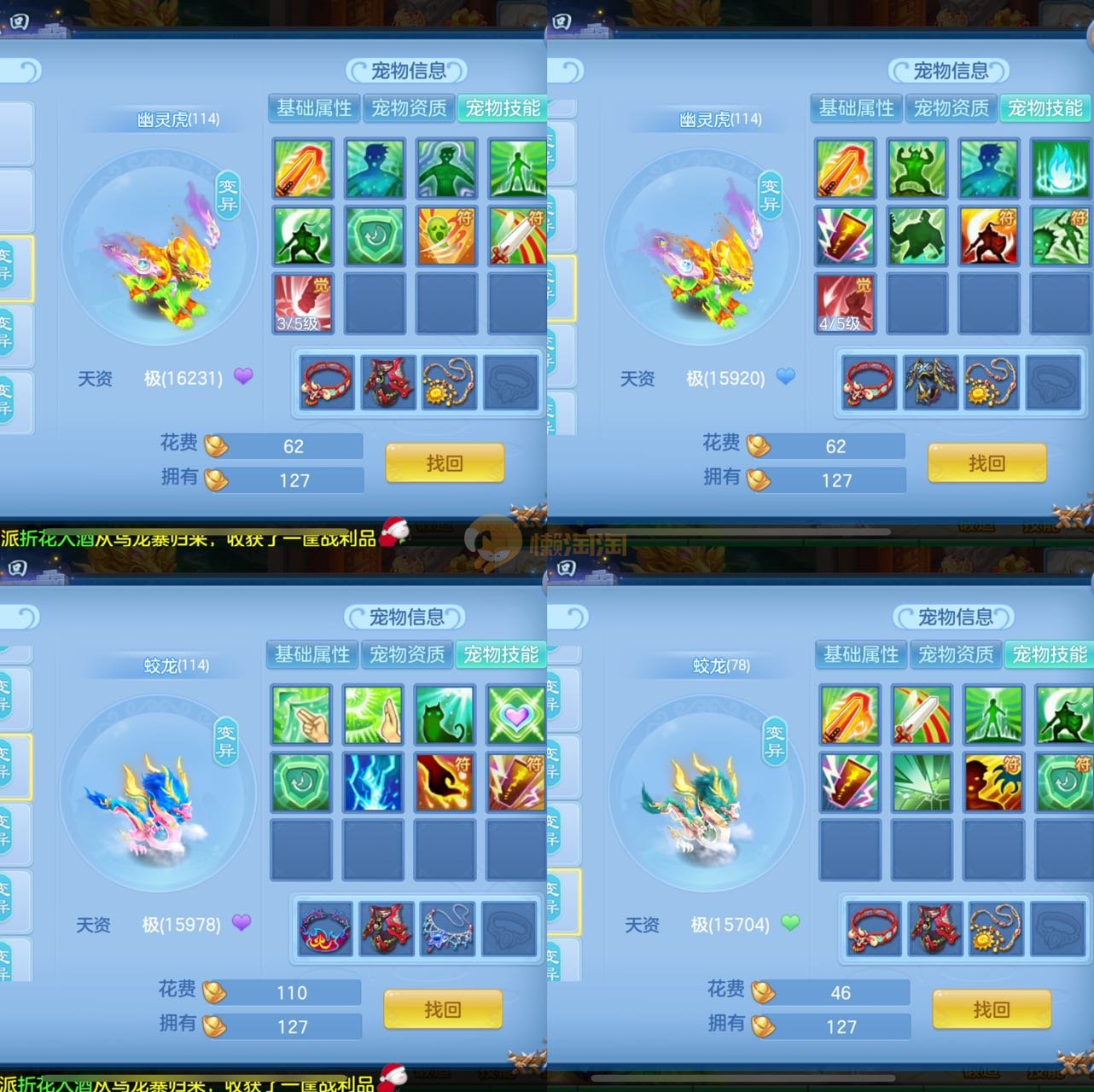1094x1092 pixels.
Task: Inspect the blue-purple flame collar equipment slot
Action: pyautogui.click(x=324, y=928)
